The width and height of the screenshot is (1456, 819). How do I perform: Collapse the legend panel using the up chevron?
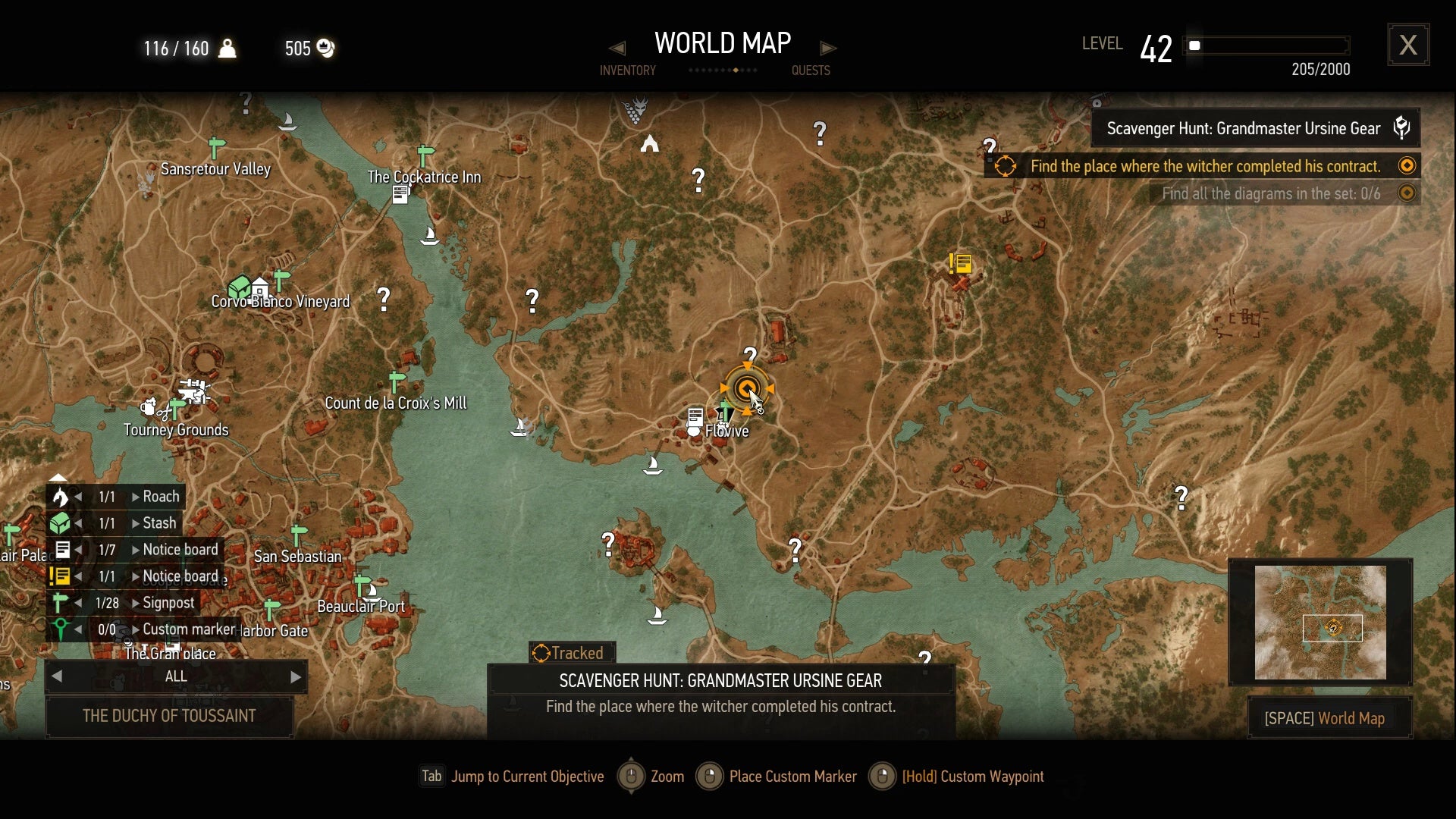coord(59,478)
